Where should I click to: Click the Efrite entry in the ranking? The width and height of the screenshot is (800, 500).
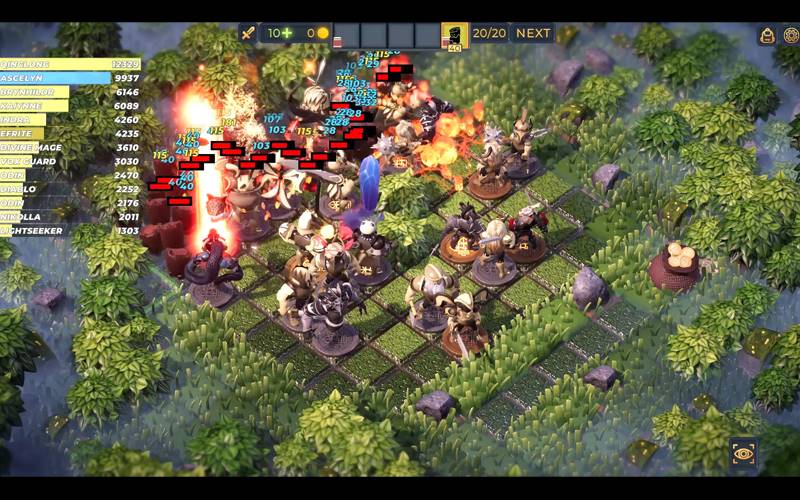click(70, 133)
